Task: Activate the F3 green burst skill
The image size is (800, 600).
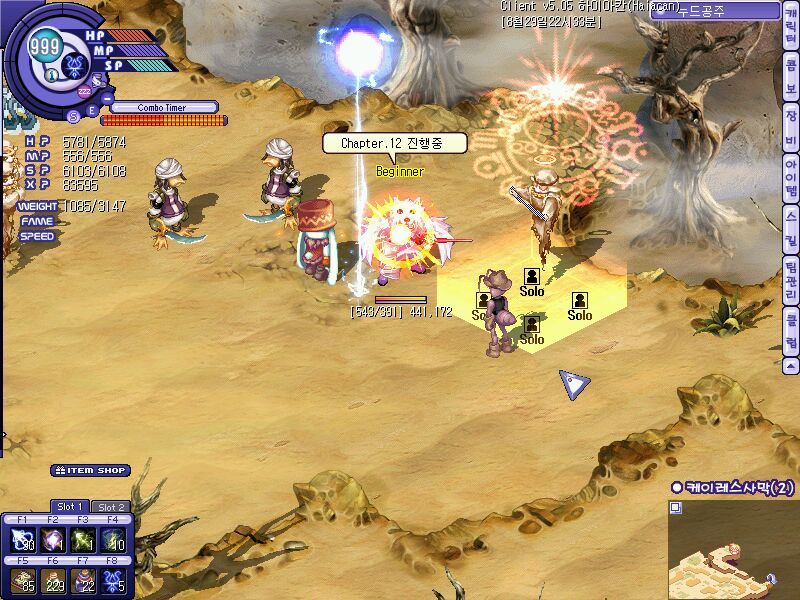Action: click(x=82, y=540)
